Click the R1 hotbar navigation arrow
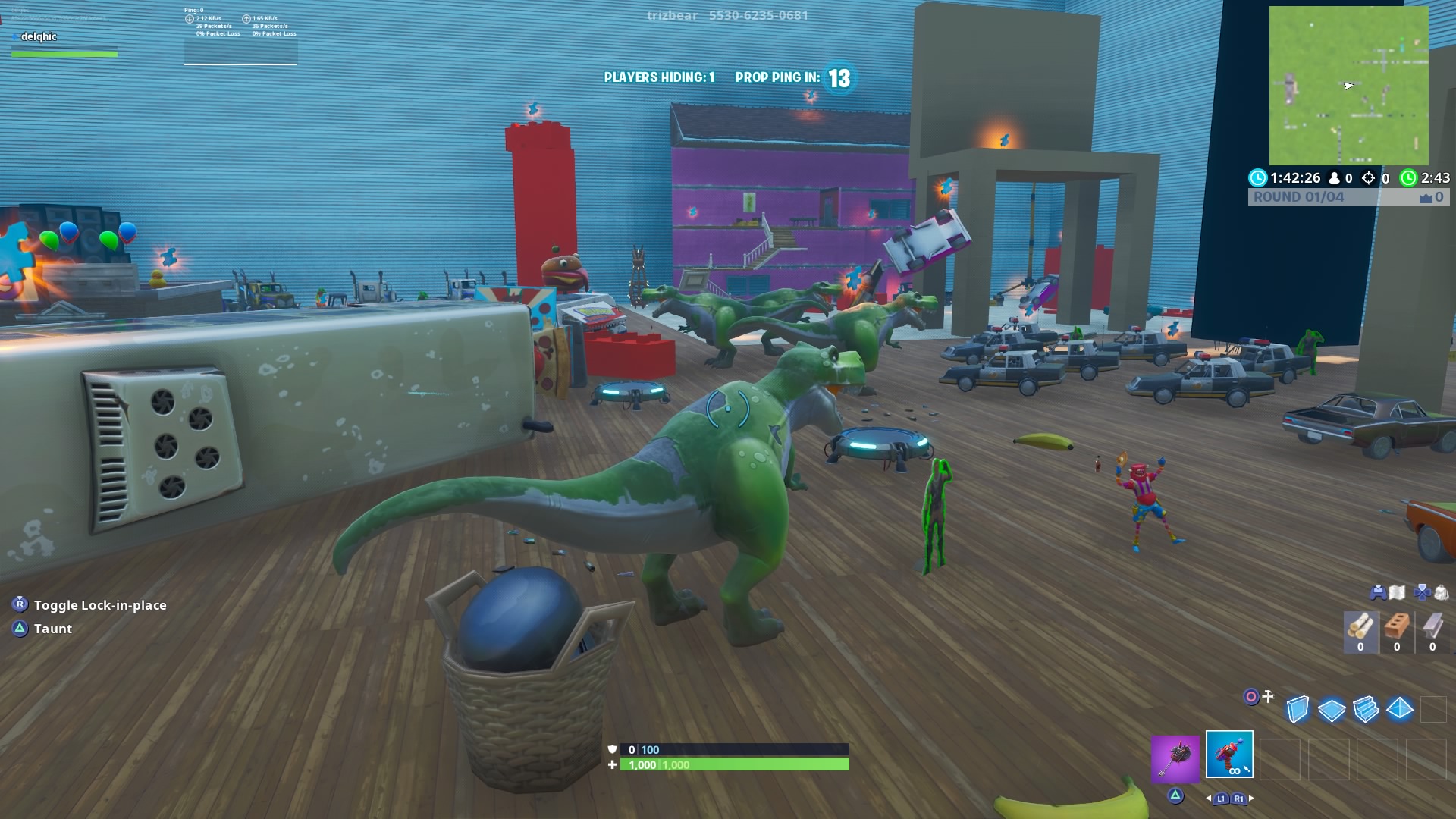Screen dimensions: 1456x819 (x=1238, y=799)
